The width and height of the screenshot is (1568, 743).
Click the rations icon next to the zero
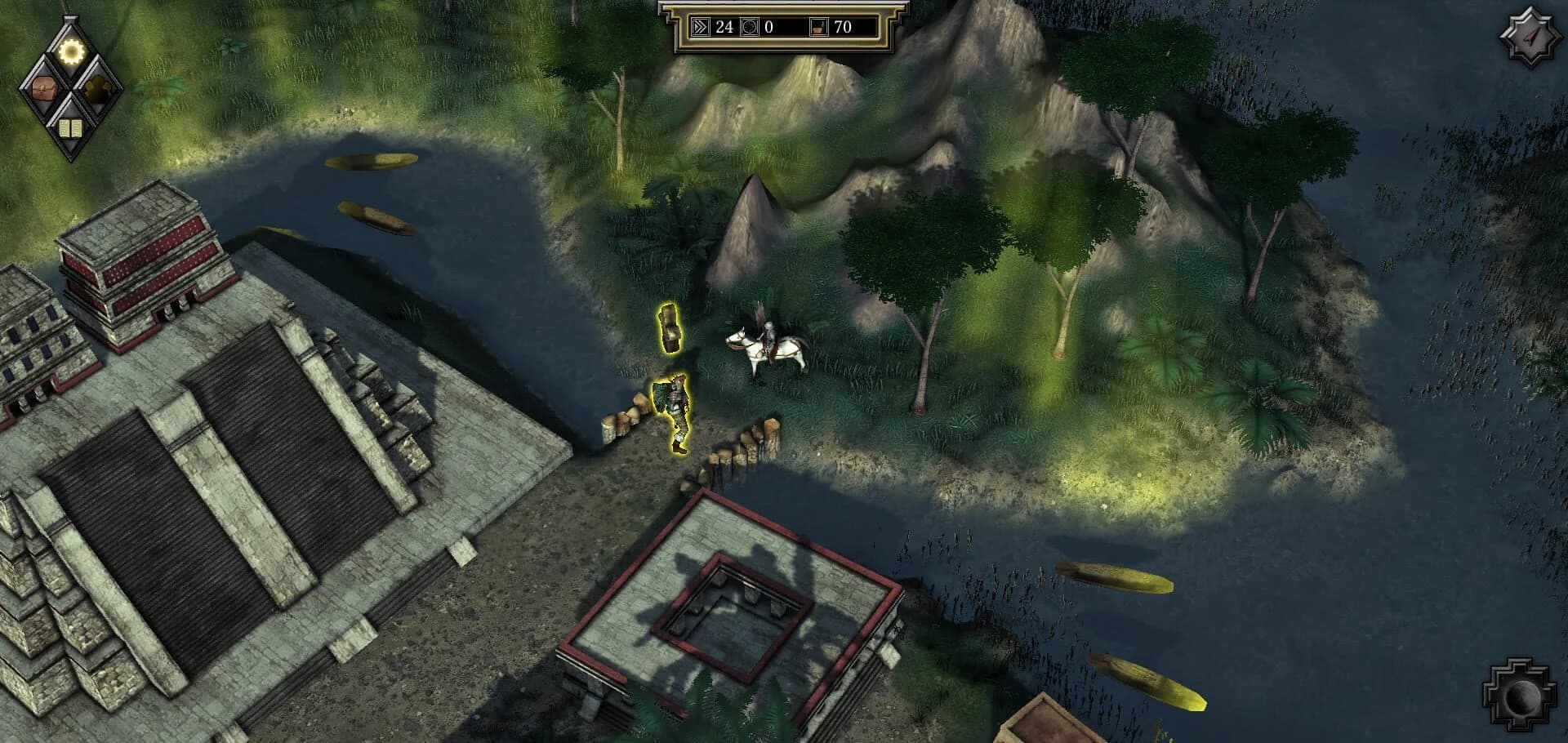(750, 27)
